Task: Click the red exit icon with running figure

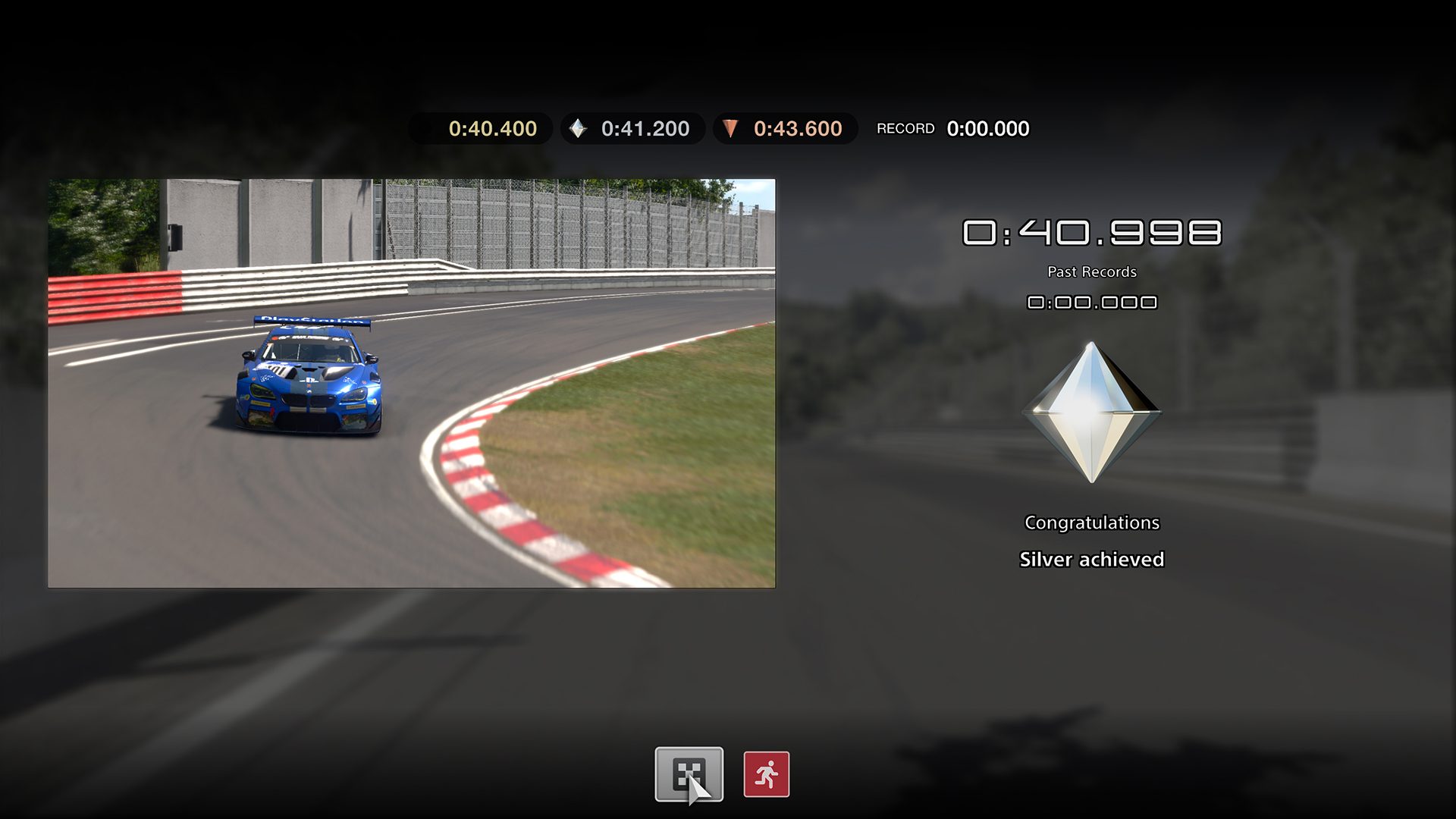Action: click(x=766, y=772)
